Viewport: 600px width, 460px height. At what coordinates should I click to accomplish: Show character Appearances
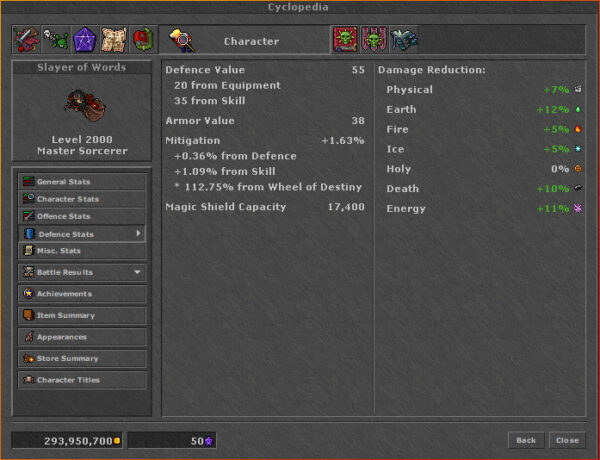coord(82,337)
